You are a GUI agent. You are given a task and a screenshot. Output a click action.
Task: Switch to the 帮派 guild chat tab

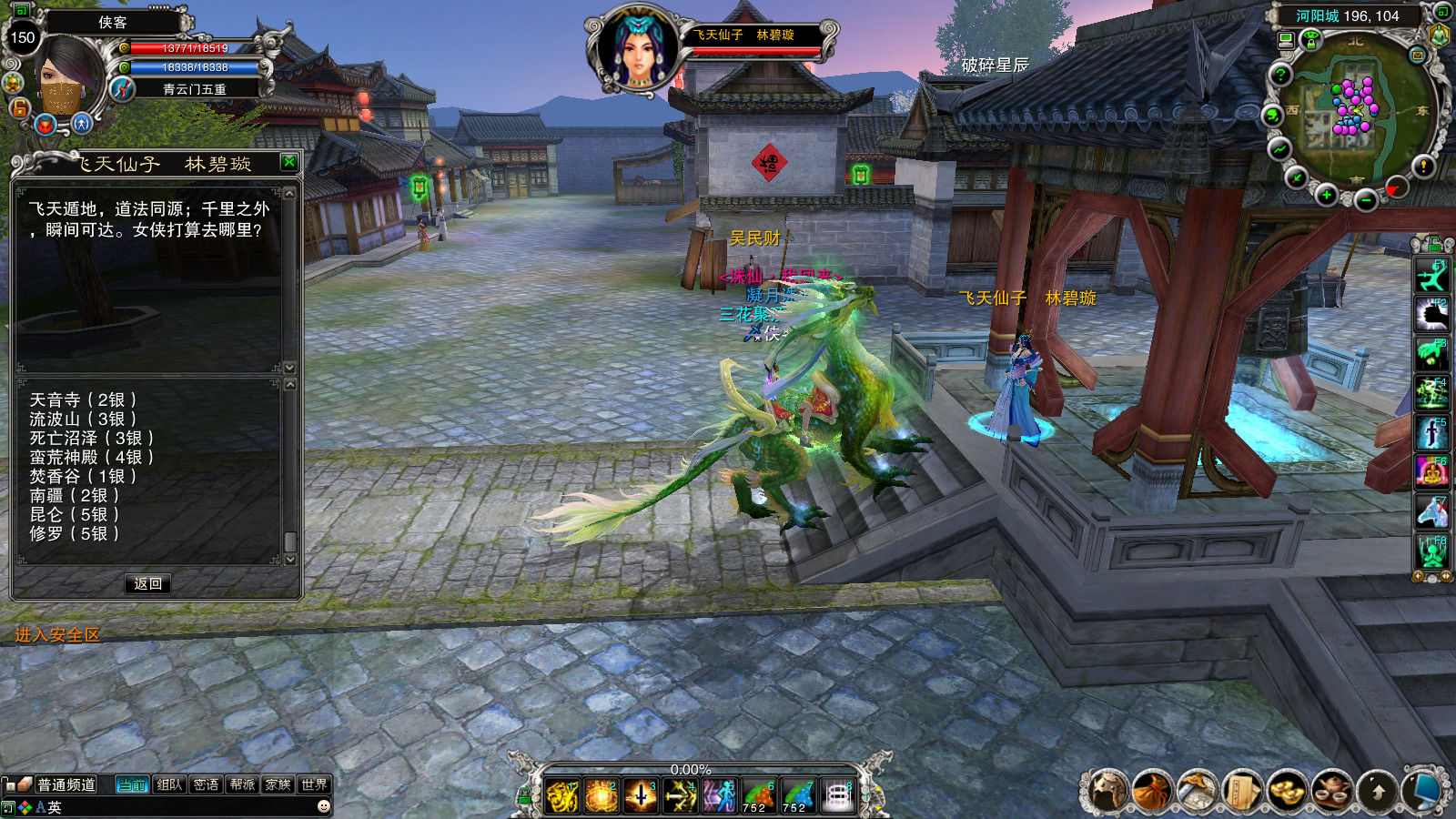[x=242, y=784]
